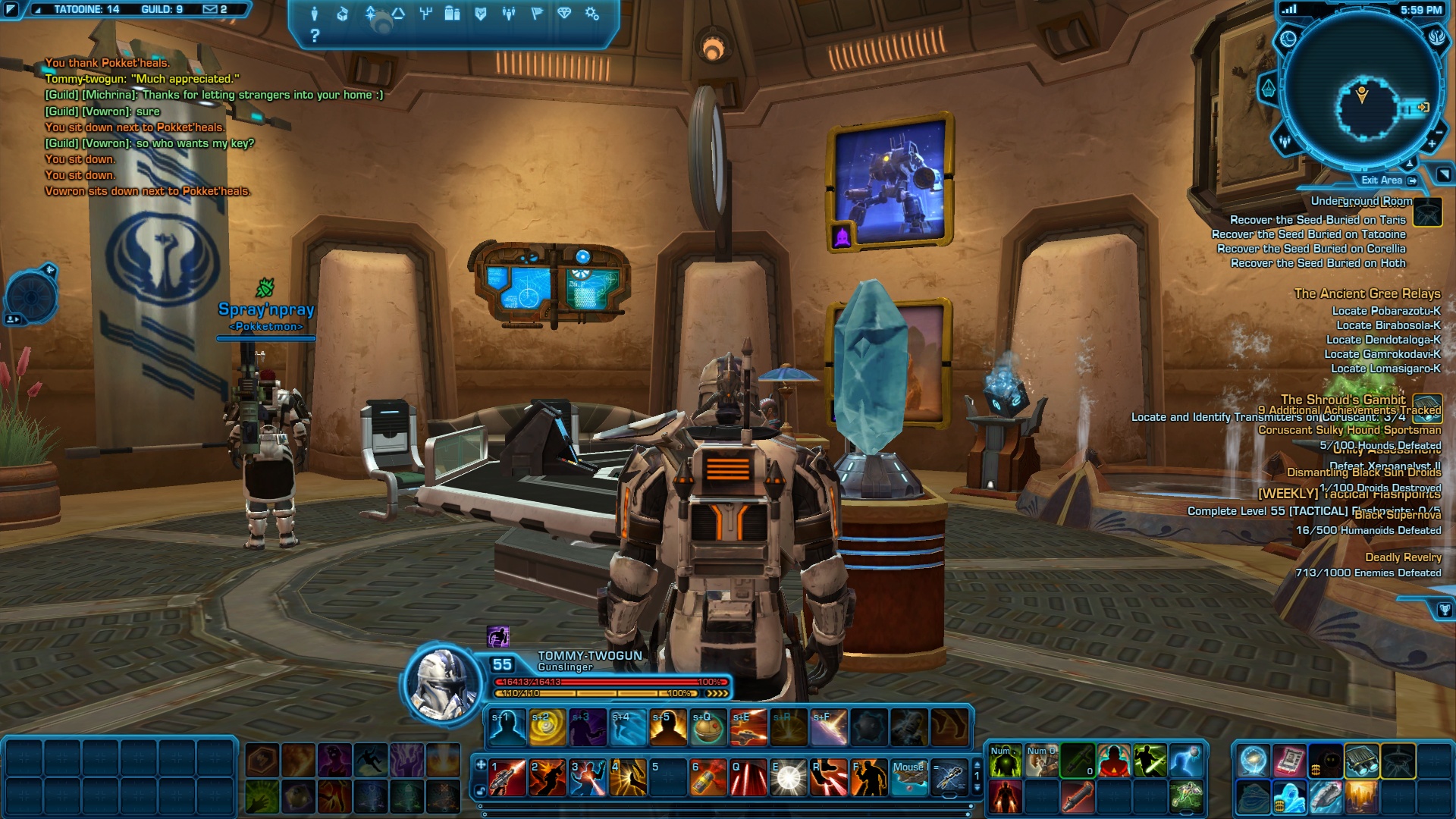
Task: Select The Shroud's Gambit mission in tracker
Action: coord(1342,400)
